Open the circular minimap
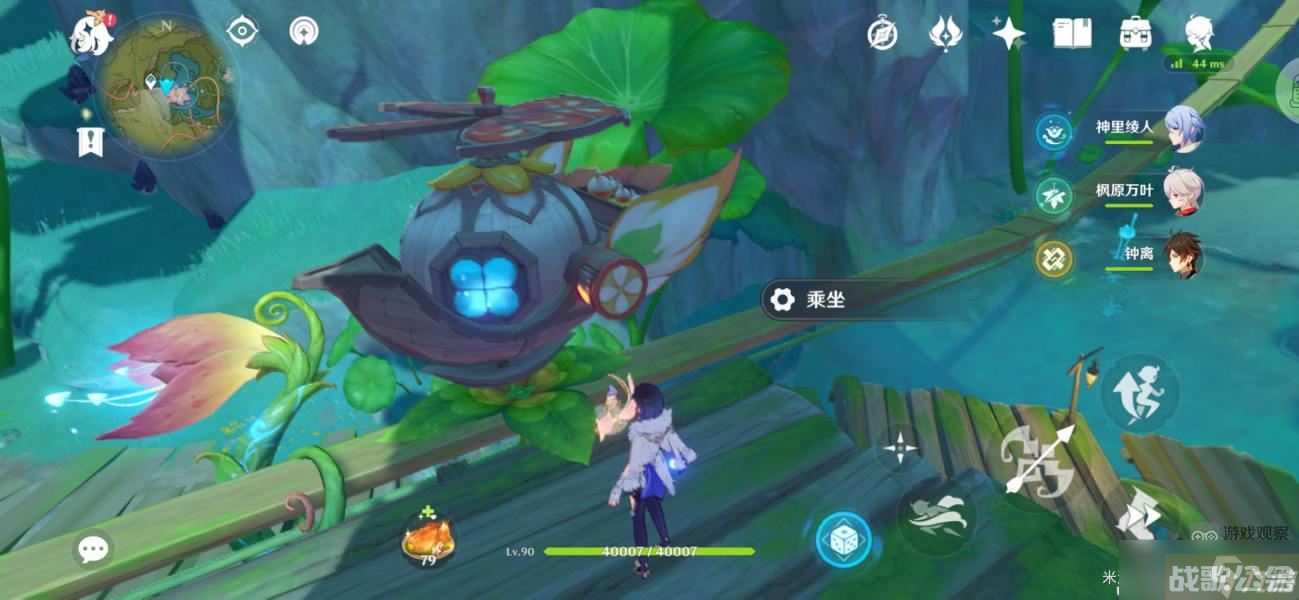 coord(165,87)
